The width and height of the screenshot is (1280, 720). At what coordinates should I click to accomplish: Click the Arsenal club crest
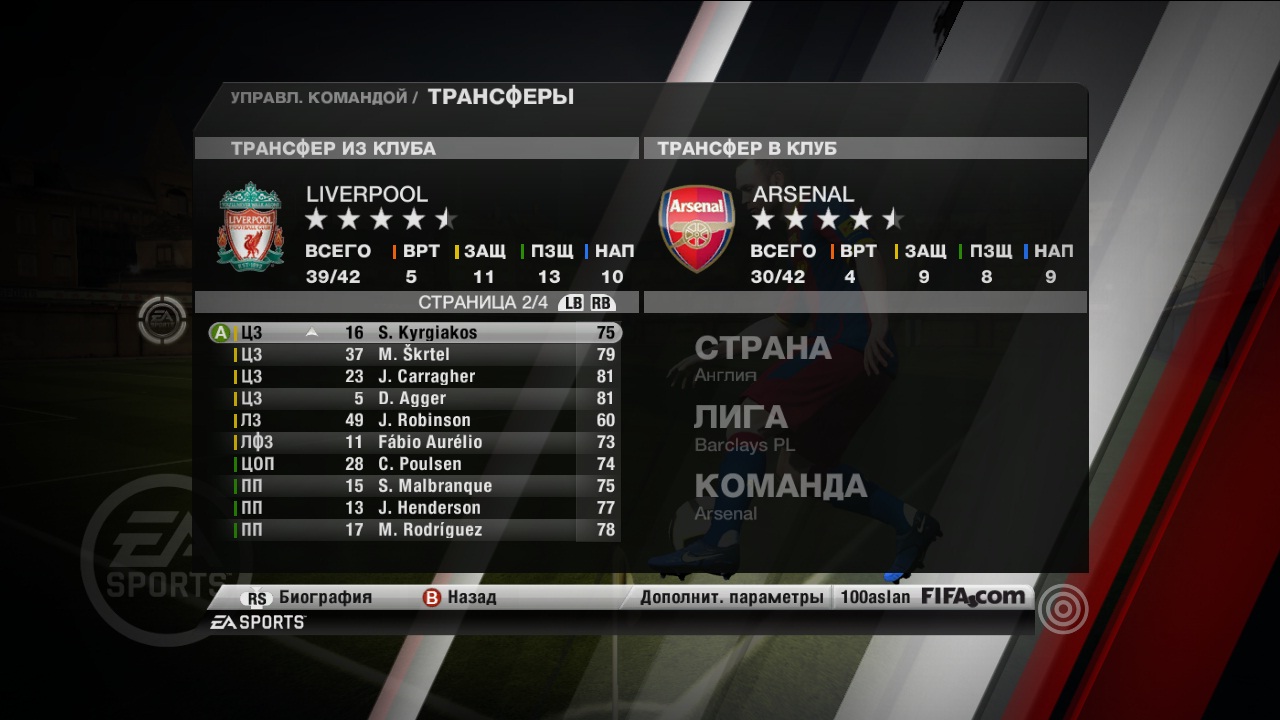(696, 227)
